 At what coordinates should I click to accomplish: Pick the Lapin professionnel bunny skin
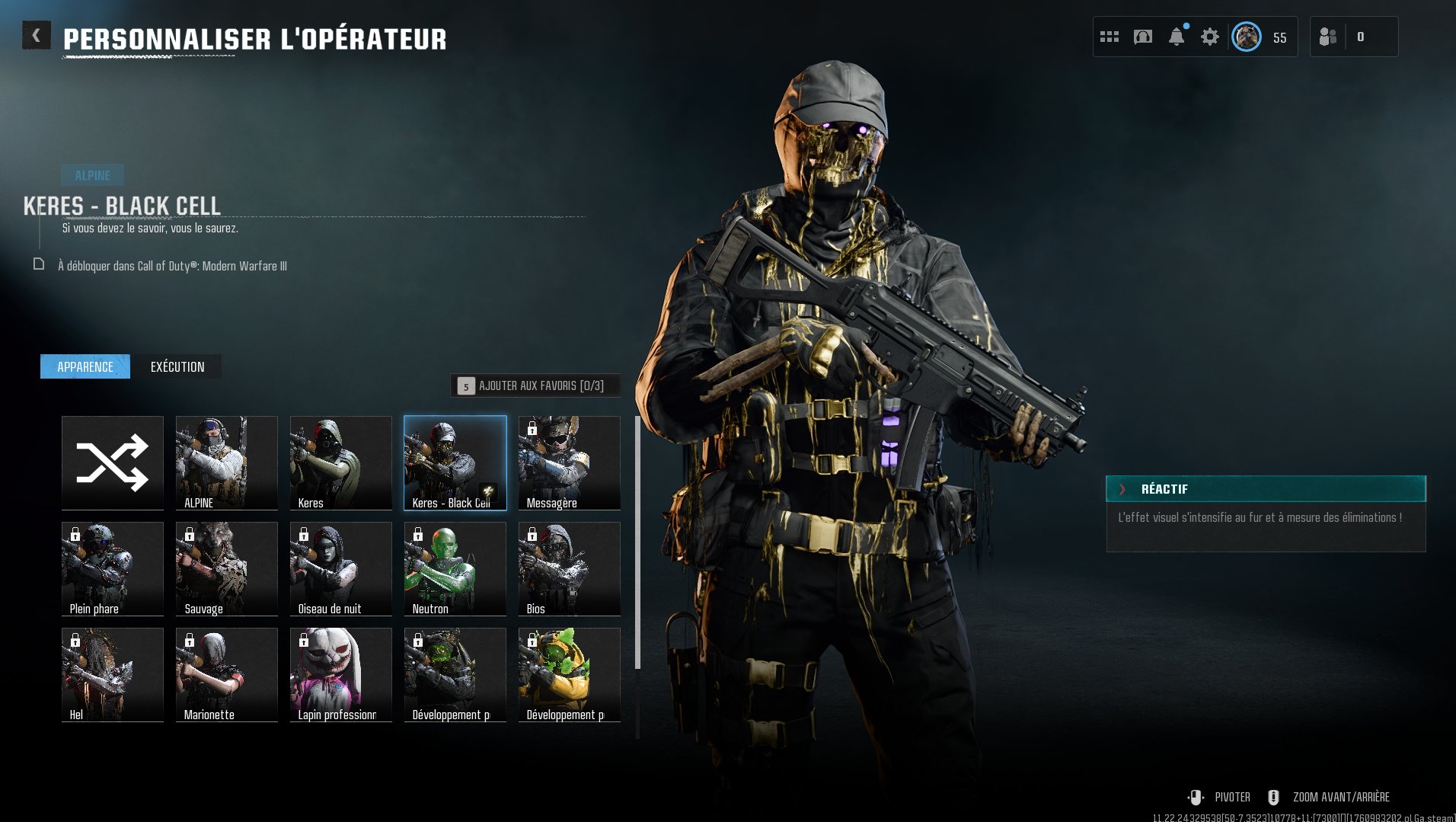point(340,674)
